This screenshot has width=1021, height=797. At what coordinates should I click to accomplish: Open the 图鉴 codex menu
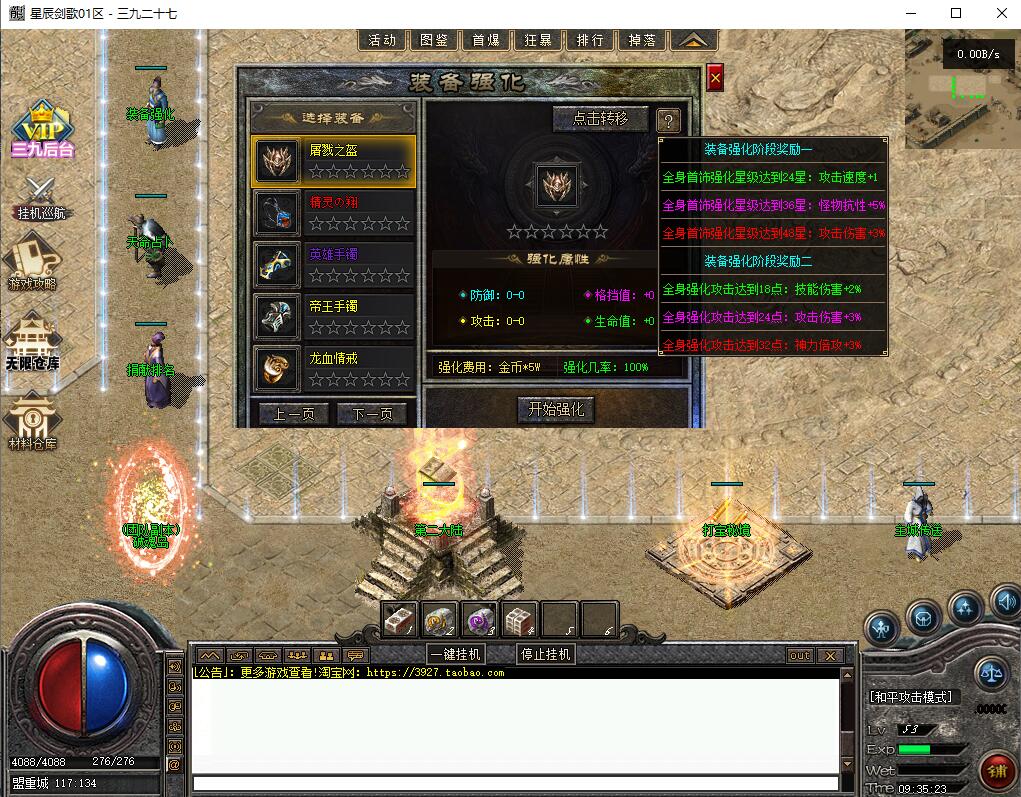coord(434,40)
